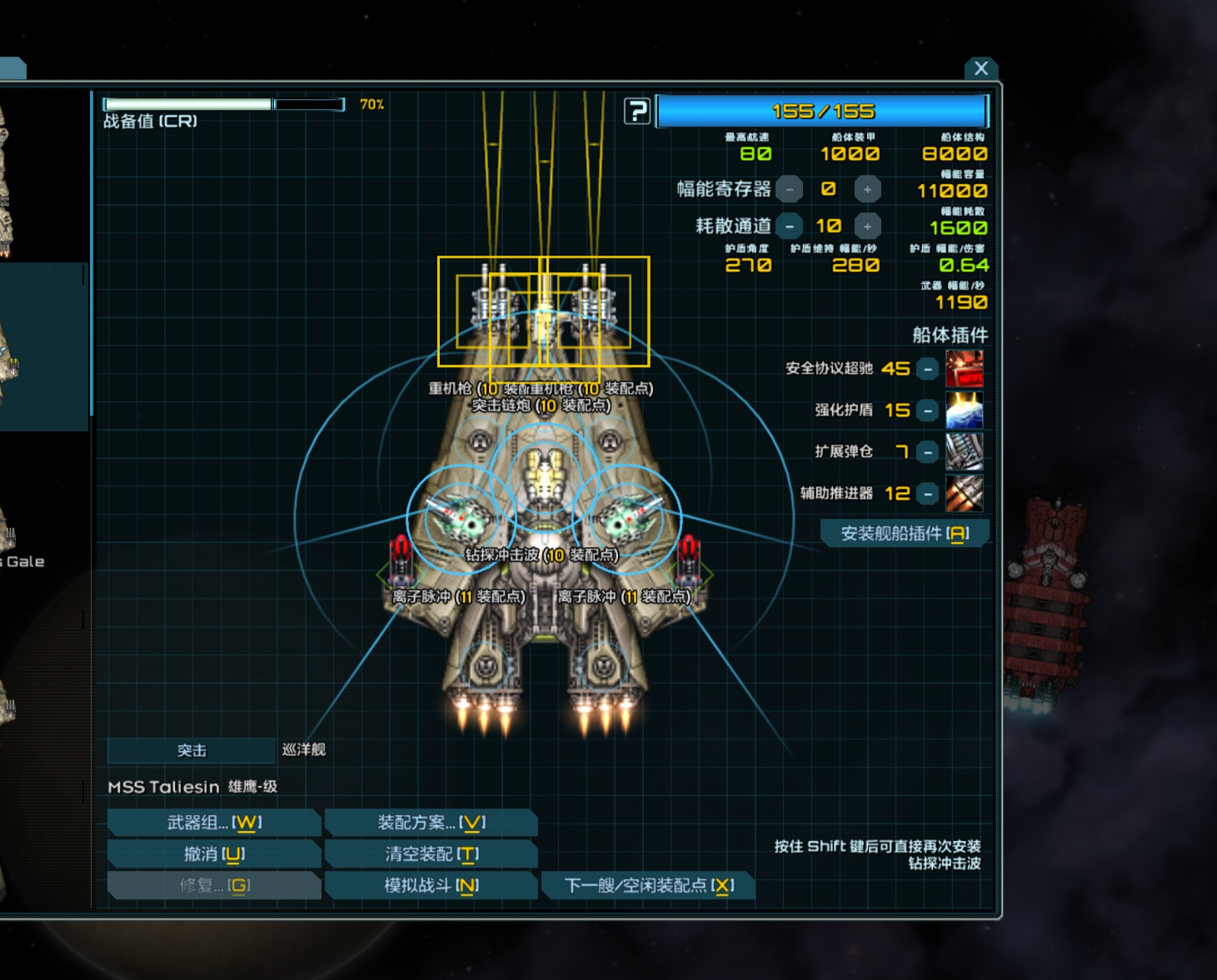Image resolution: width=1217 pixels, height=980 pixels.
Task: Open 安装舰船插件 hull mod installer
Action: coord(904,534)
